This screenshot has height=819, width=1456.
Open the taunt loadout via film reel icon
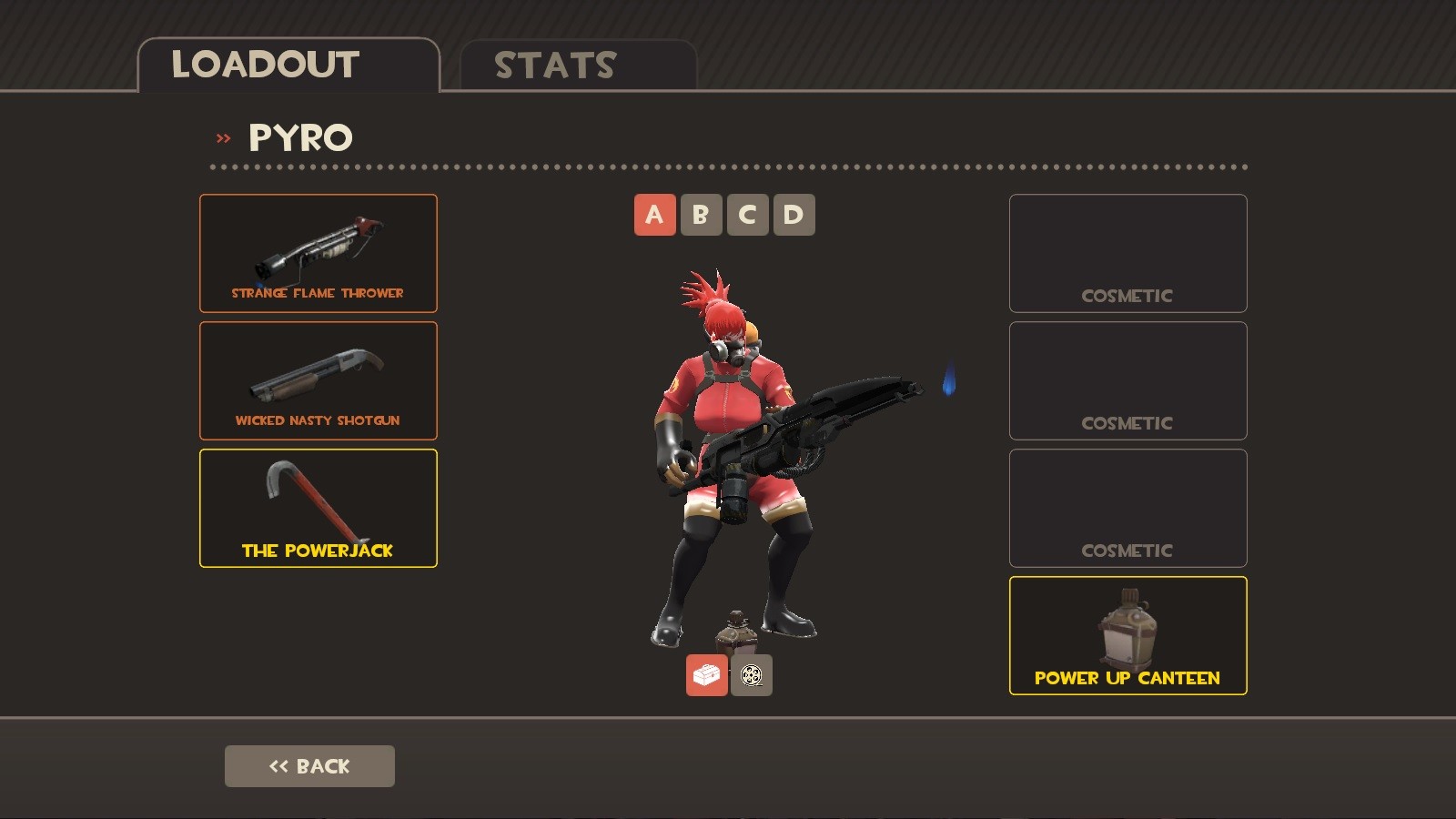pyautogui.click(x=752, y=676)
